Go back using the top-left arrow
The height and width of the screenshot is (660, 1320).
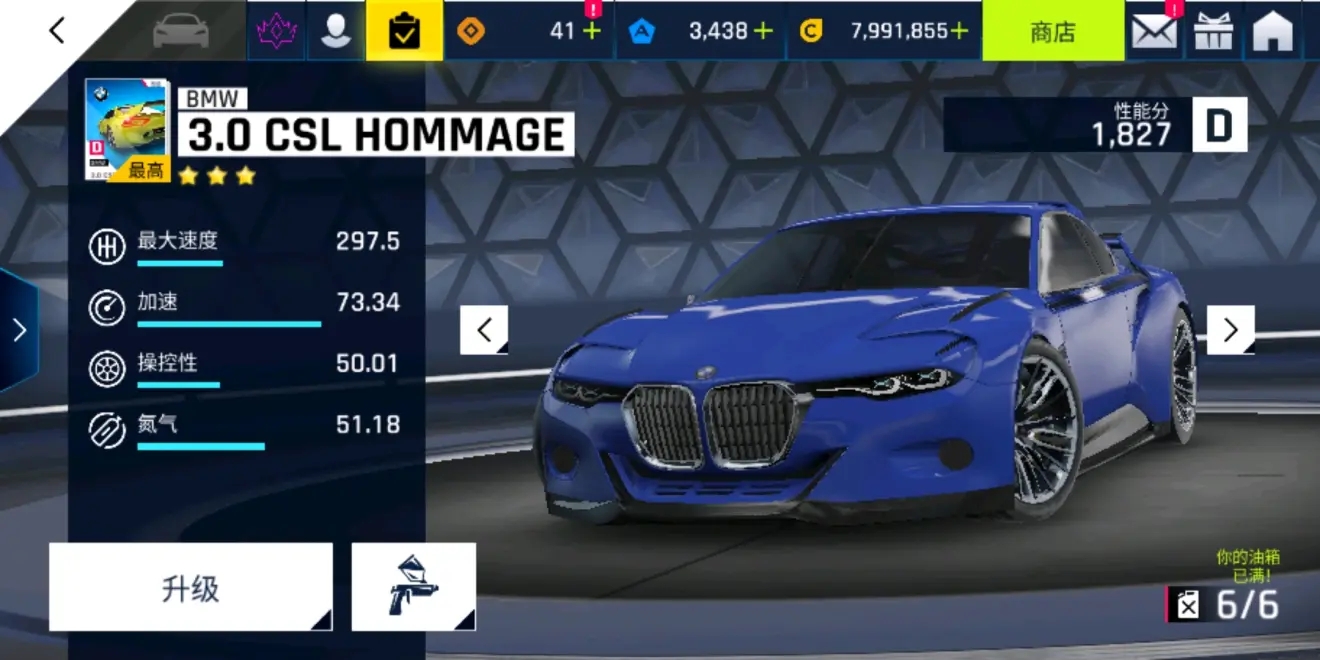(57, 31)
